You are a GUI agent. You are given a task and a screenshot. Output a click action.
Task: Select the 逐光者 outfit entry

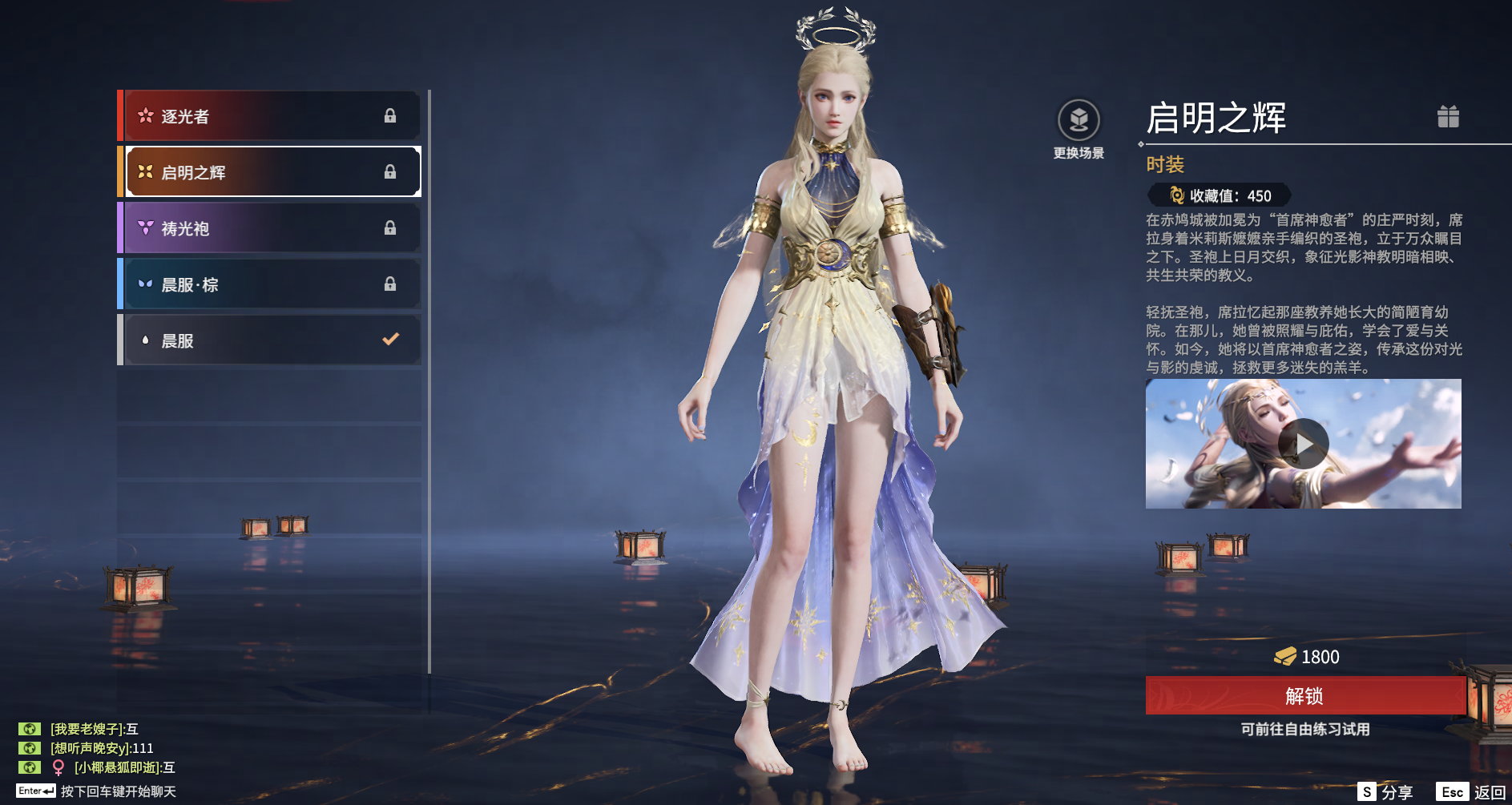pyautogui.click(x=271, y=116)
